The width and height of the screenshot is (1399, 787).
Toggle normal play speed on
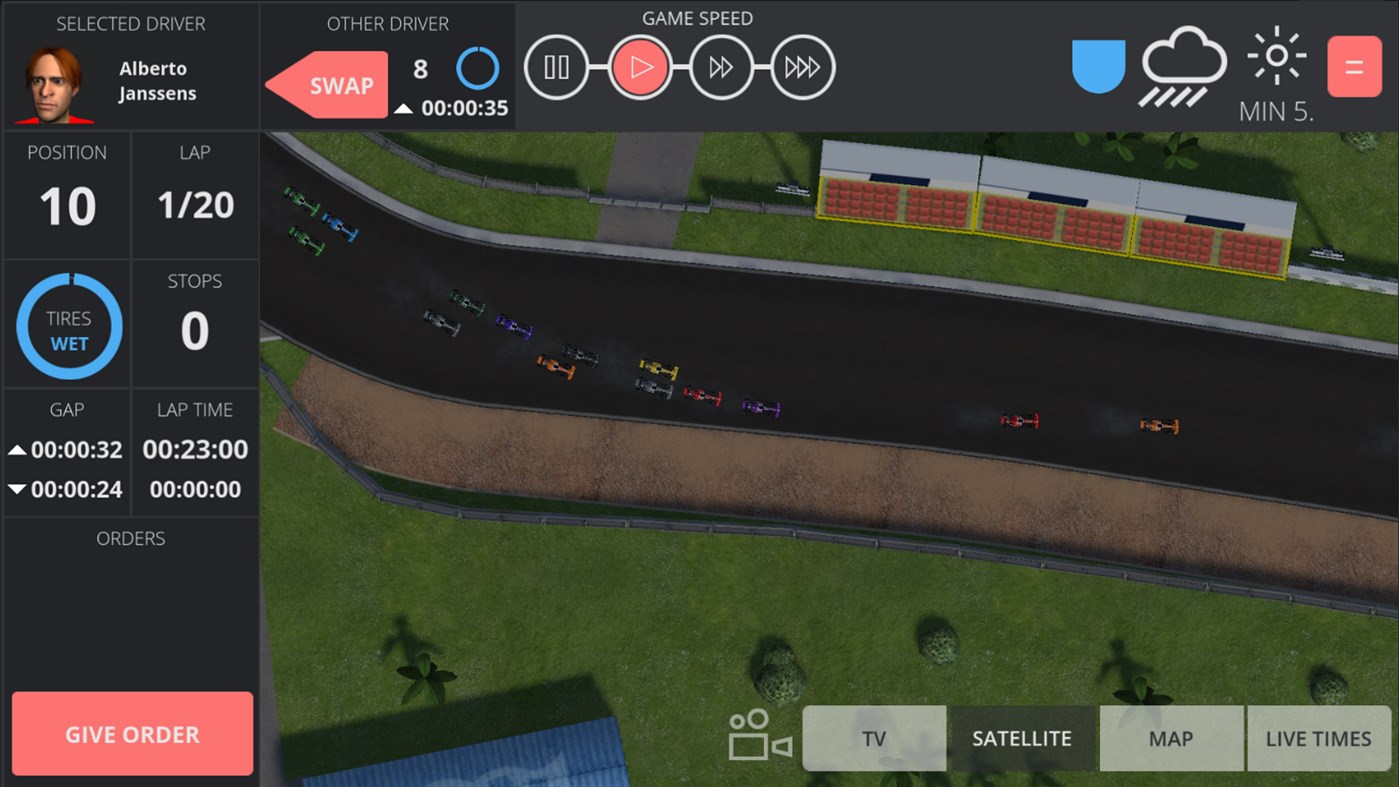(639, 67)
